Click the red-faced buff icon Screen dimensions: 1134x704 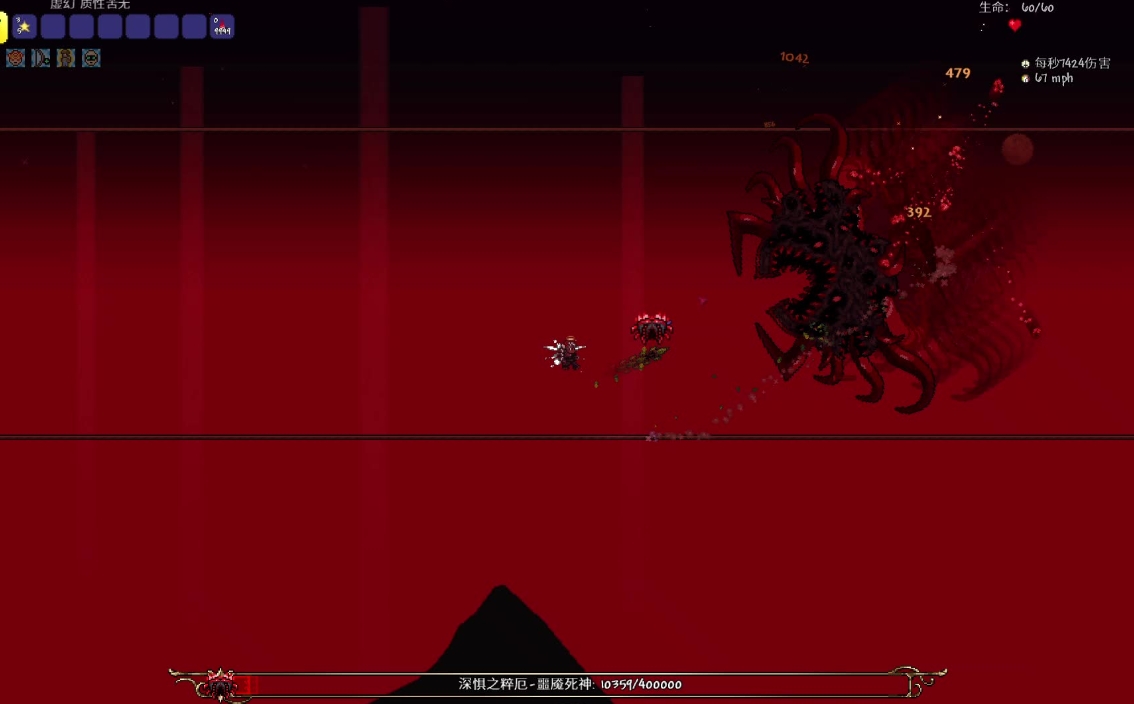[x=16, y=58]
